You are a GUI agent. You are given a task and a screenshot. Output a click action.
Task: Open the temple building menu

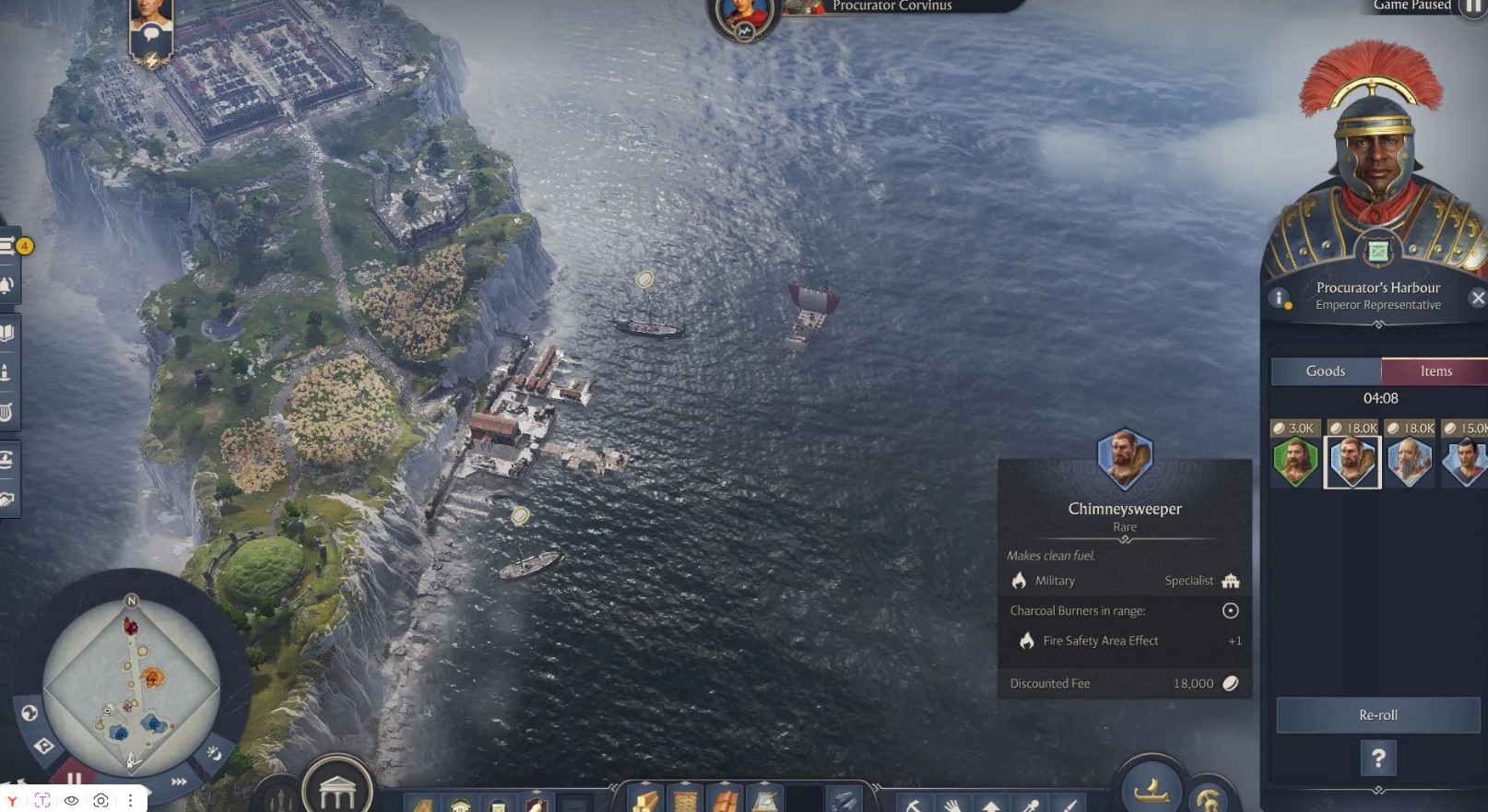point(337,791)
